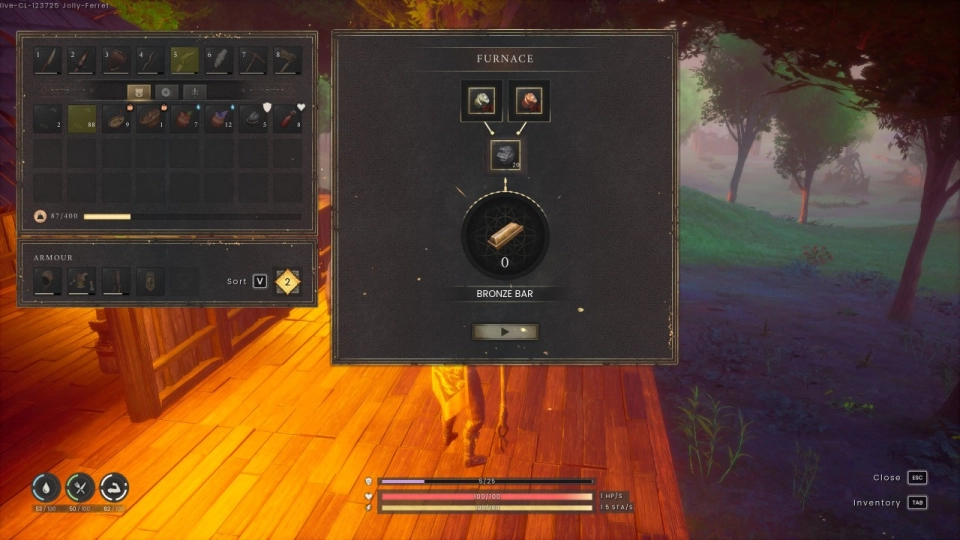Open the middle inventory category tab

pos(166,91)
